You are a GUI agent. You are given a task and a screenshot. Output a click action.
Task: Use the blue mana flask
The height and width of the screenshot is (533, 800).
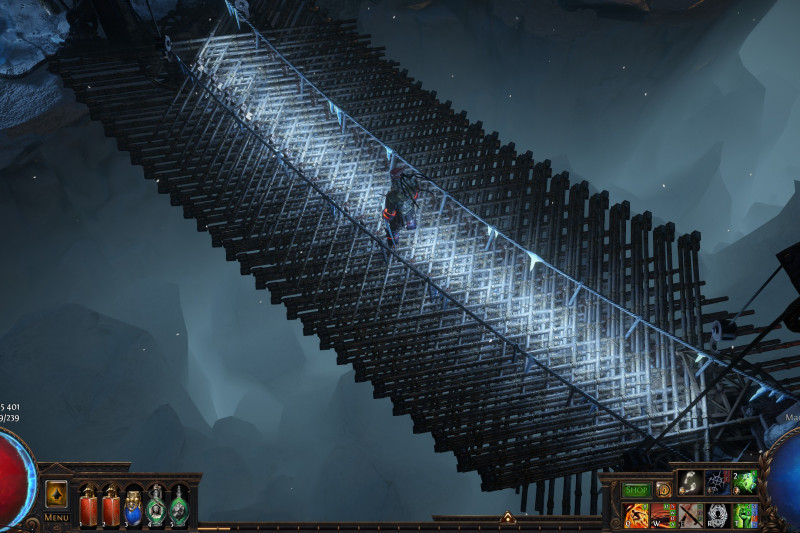point(132,506)
